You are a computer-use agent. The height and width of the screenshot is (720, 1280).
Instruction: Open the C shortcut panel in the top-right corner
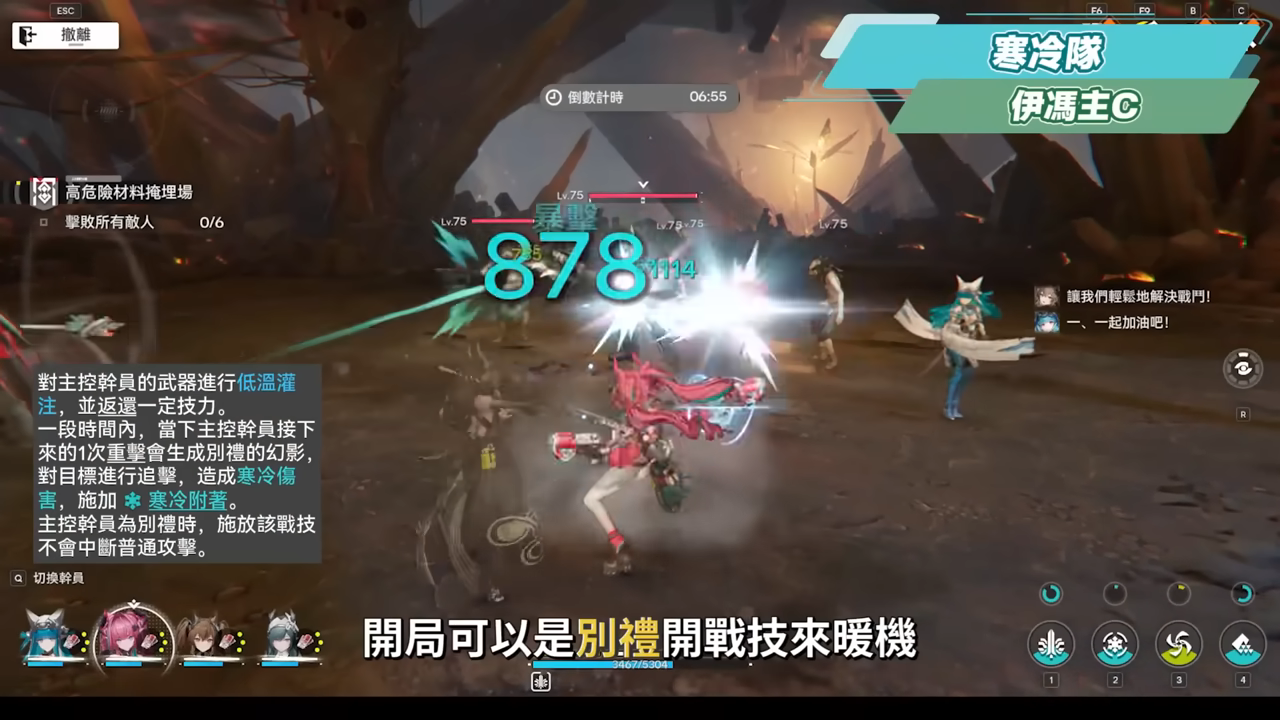1241,10
